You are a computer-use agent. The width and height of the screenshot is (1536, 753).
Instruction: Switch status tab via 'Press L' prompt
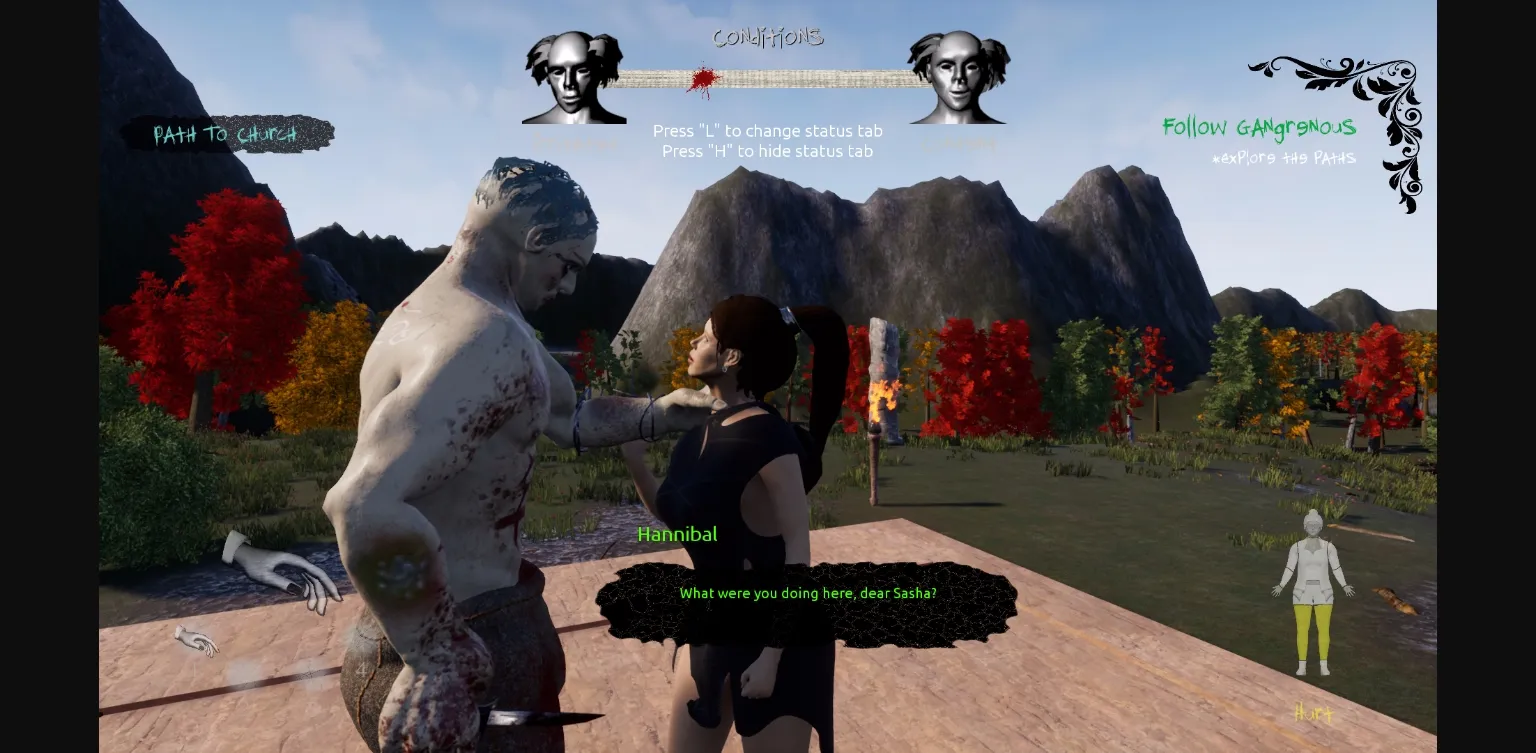(767, 131)
